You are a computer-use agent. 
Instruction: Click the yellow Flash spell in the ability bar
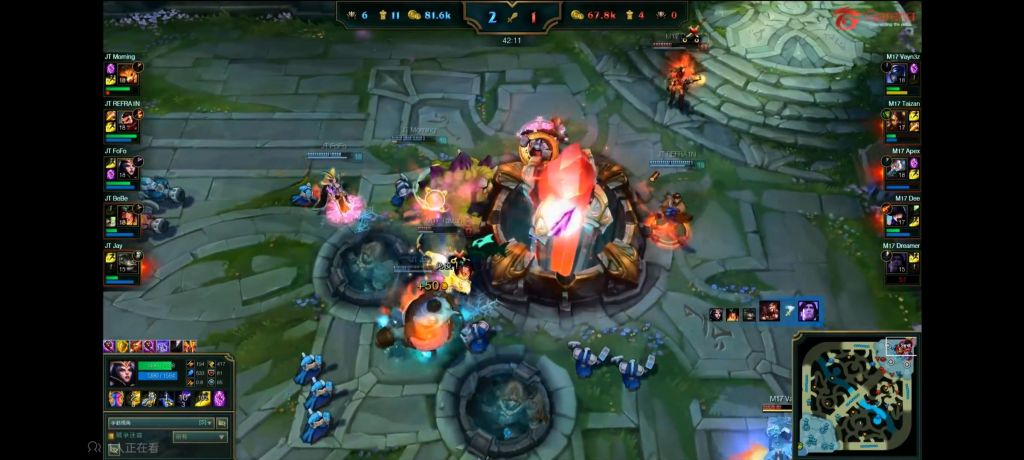coord(204,398)
